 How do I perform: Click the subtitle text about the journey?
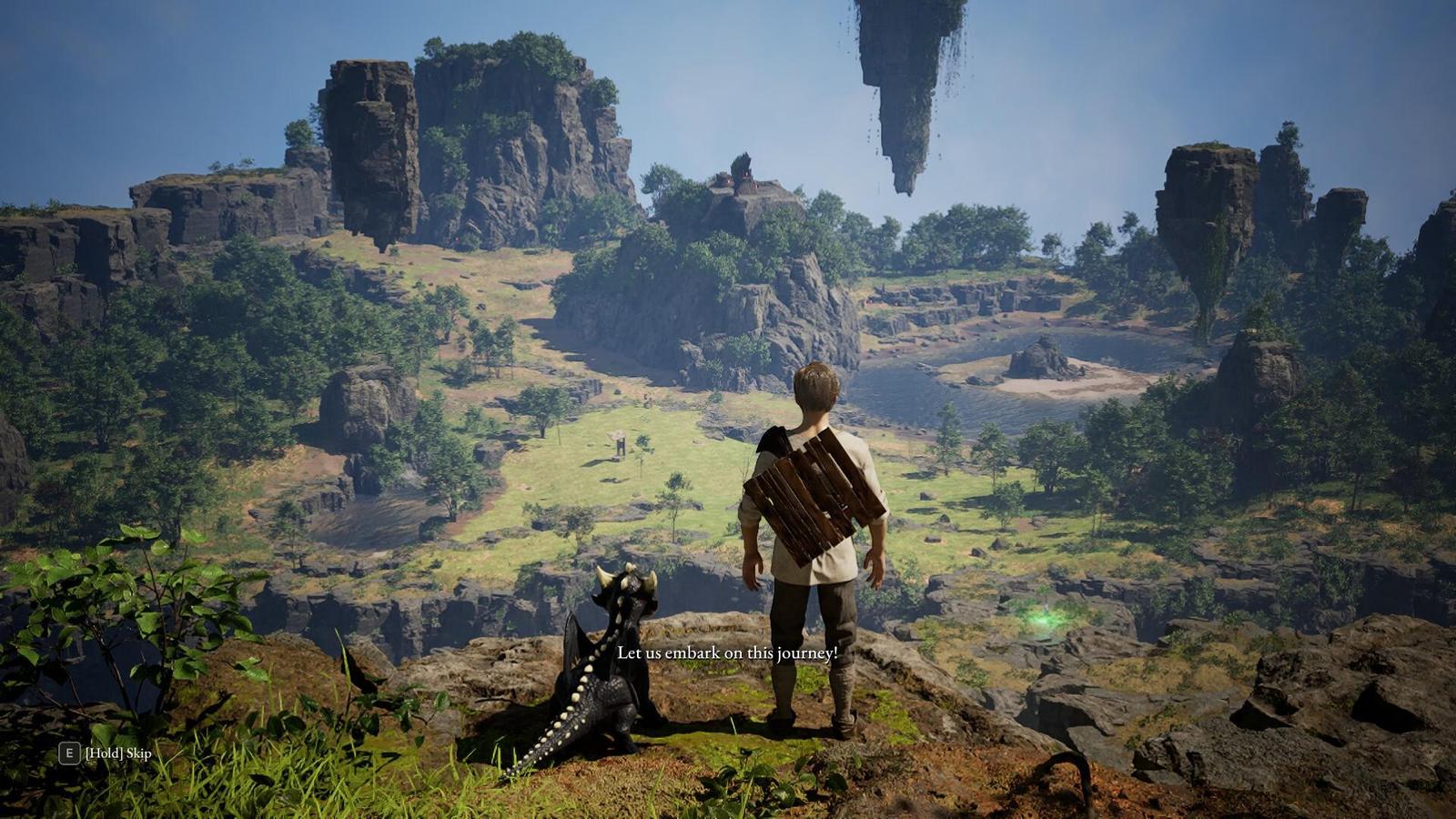tap(726, 652)
